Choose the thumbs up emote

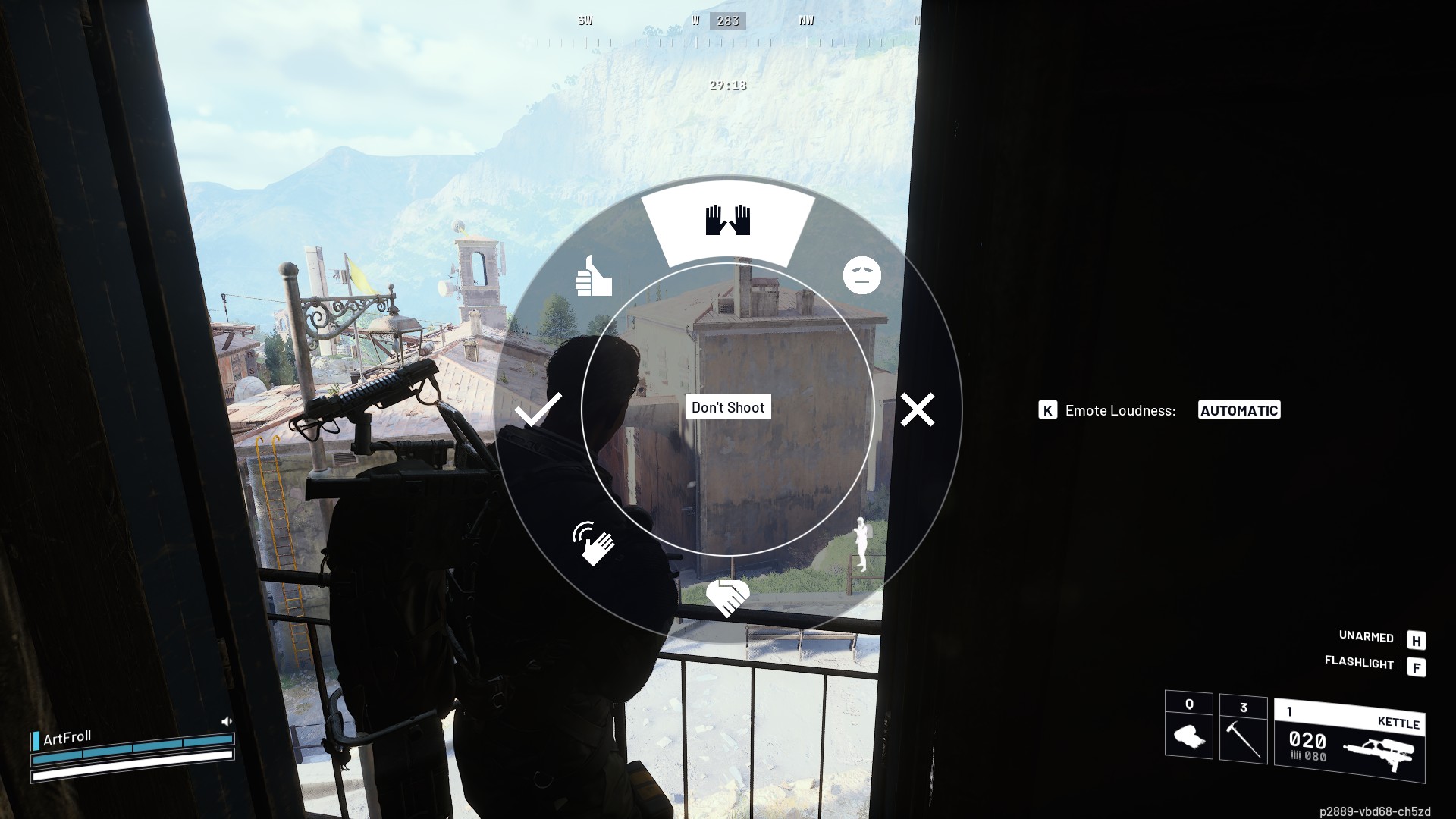click(593, 277)
